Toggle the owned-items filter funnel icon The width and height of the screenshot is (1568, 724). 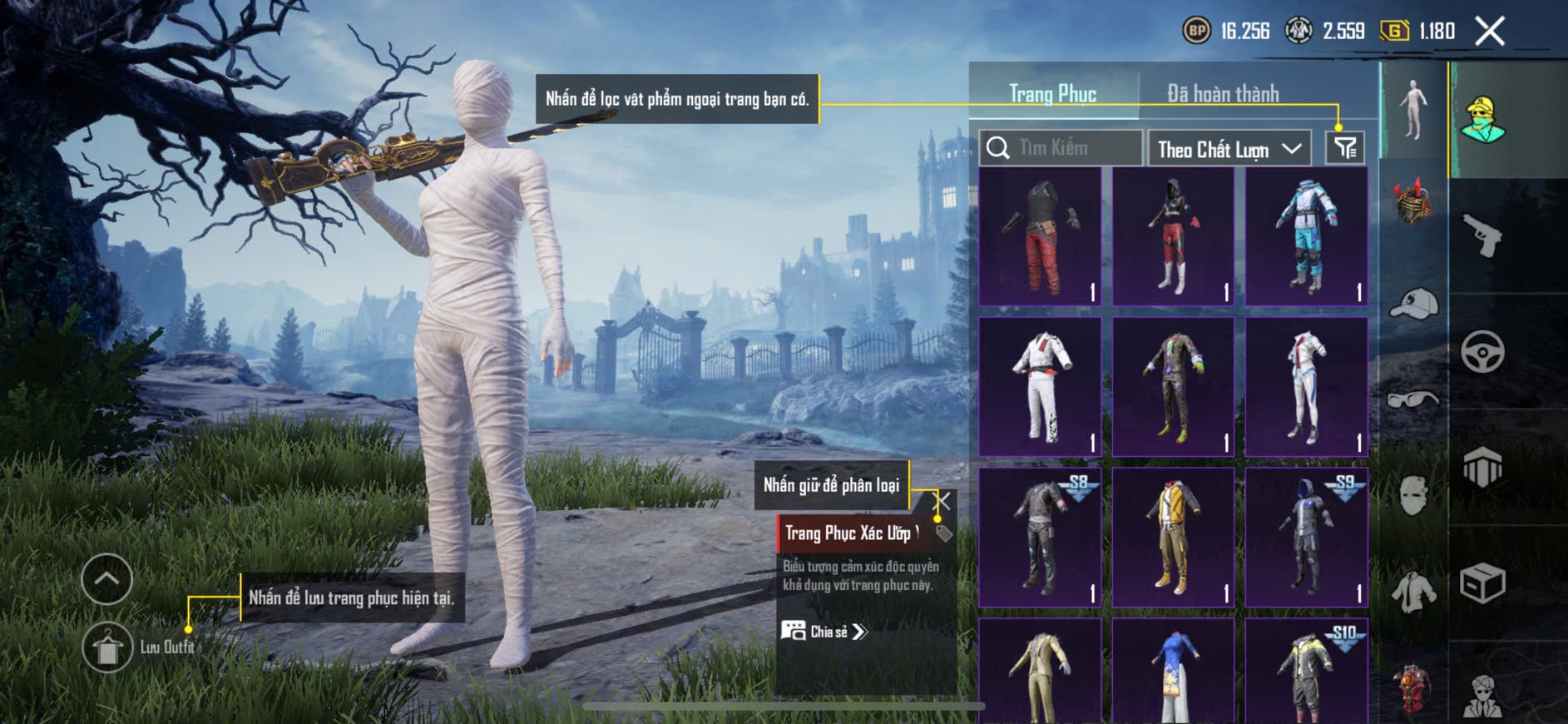(x=1344, y=148)
